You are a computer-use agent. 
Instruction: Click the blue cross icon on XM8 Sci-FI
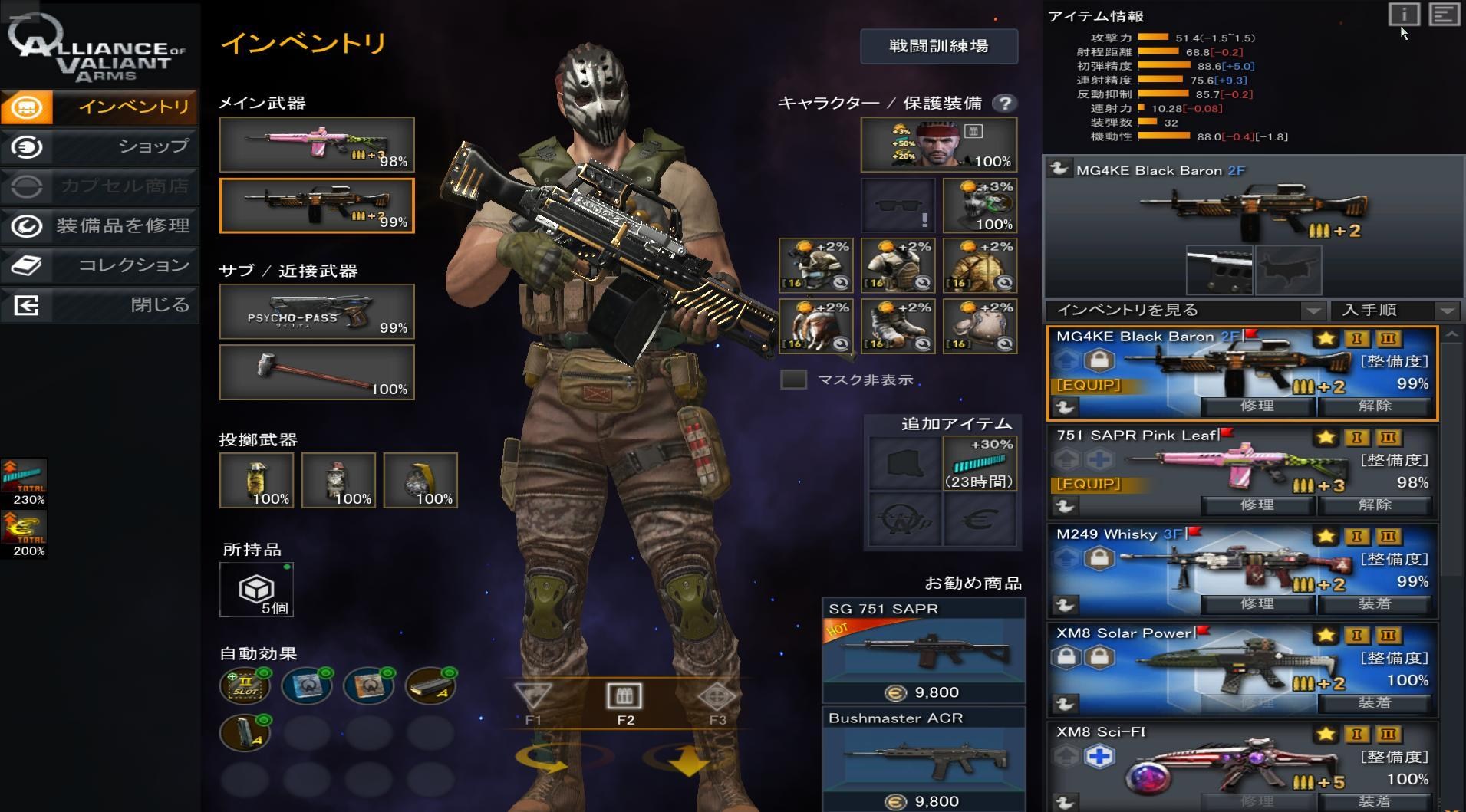tap(1101, 756)
